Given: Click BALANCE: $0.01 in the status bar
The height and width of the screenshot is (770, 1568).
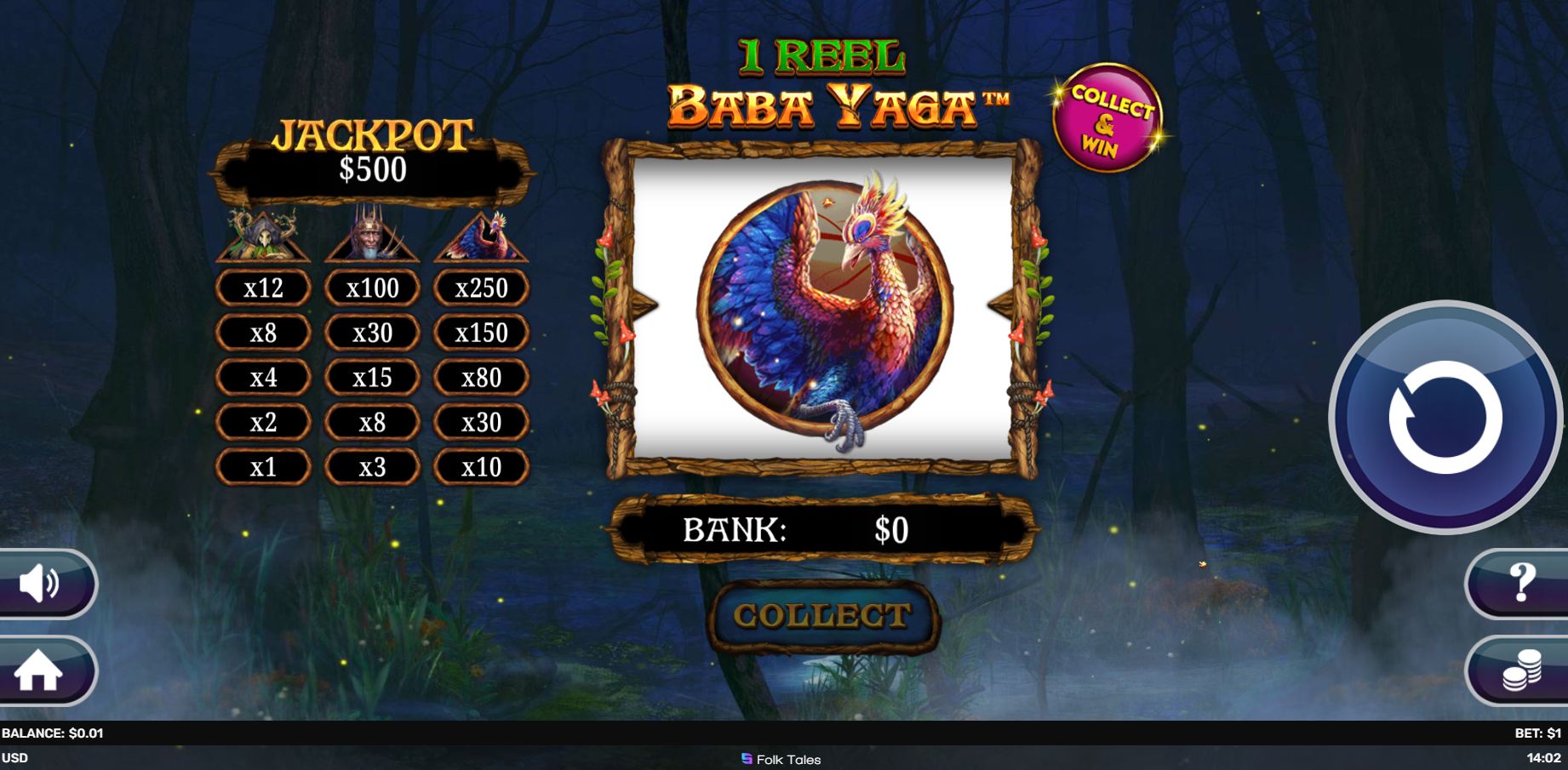Looking at the screenshot, I should click(51, 732).
